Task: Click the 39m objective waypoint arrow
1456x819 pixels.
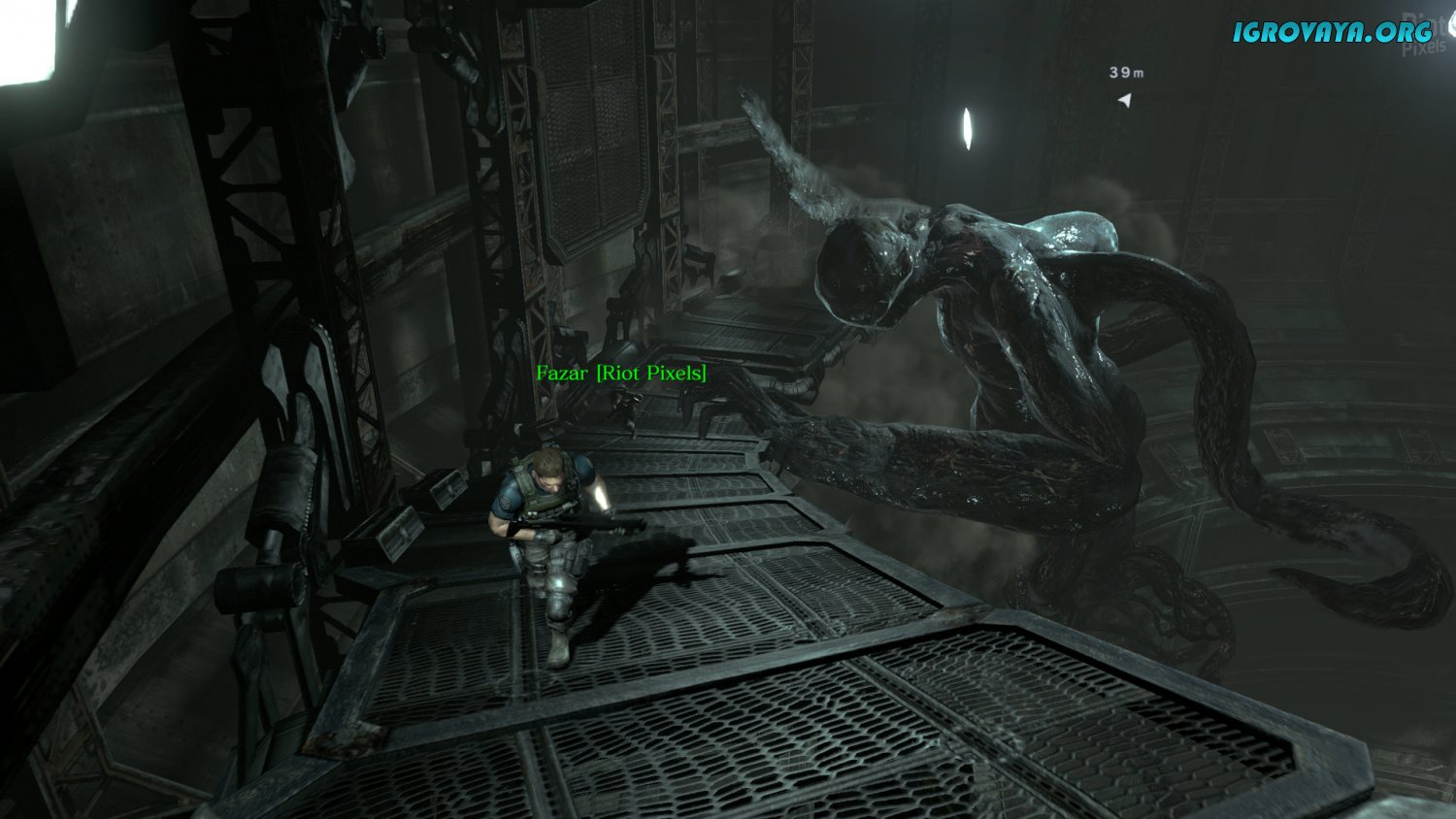Action: tap(1125, 99)
